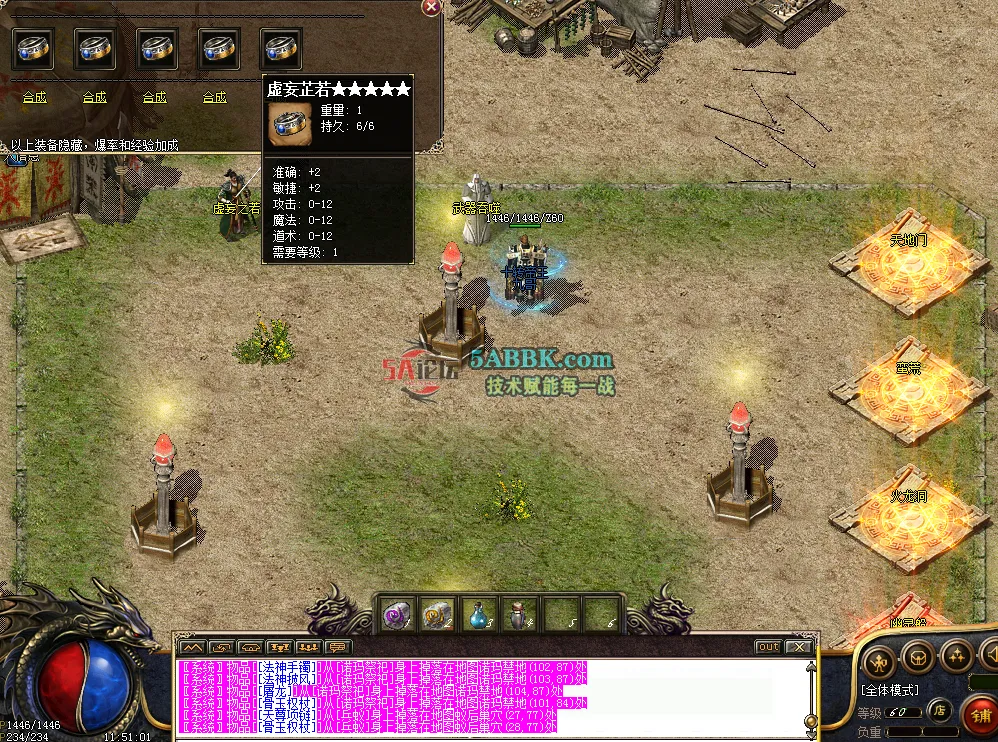The width and height of the screenshot is (998, 742).
Task: Close the ring synthesis panel
Action: (431, 7)
